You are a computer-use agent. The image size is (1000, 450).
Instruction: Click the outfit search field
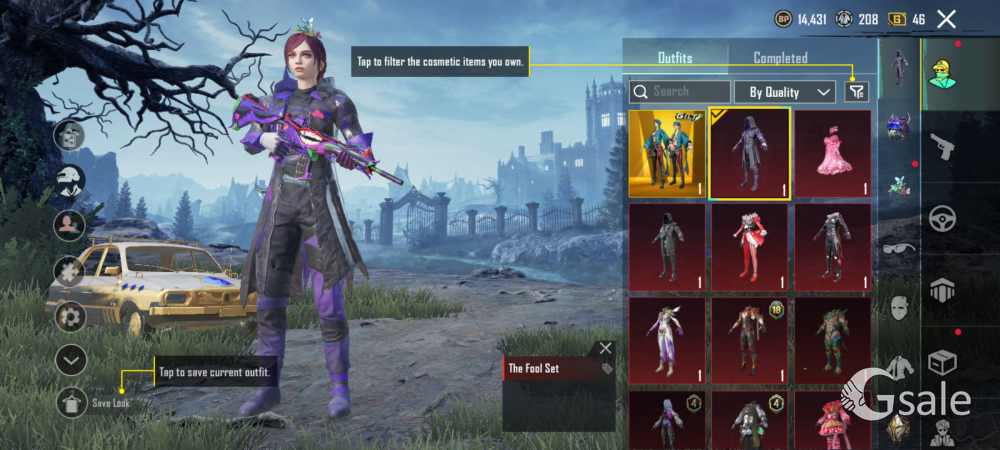(680, 92)
